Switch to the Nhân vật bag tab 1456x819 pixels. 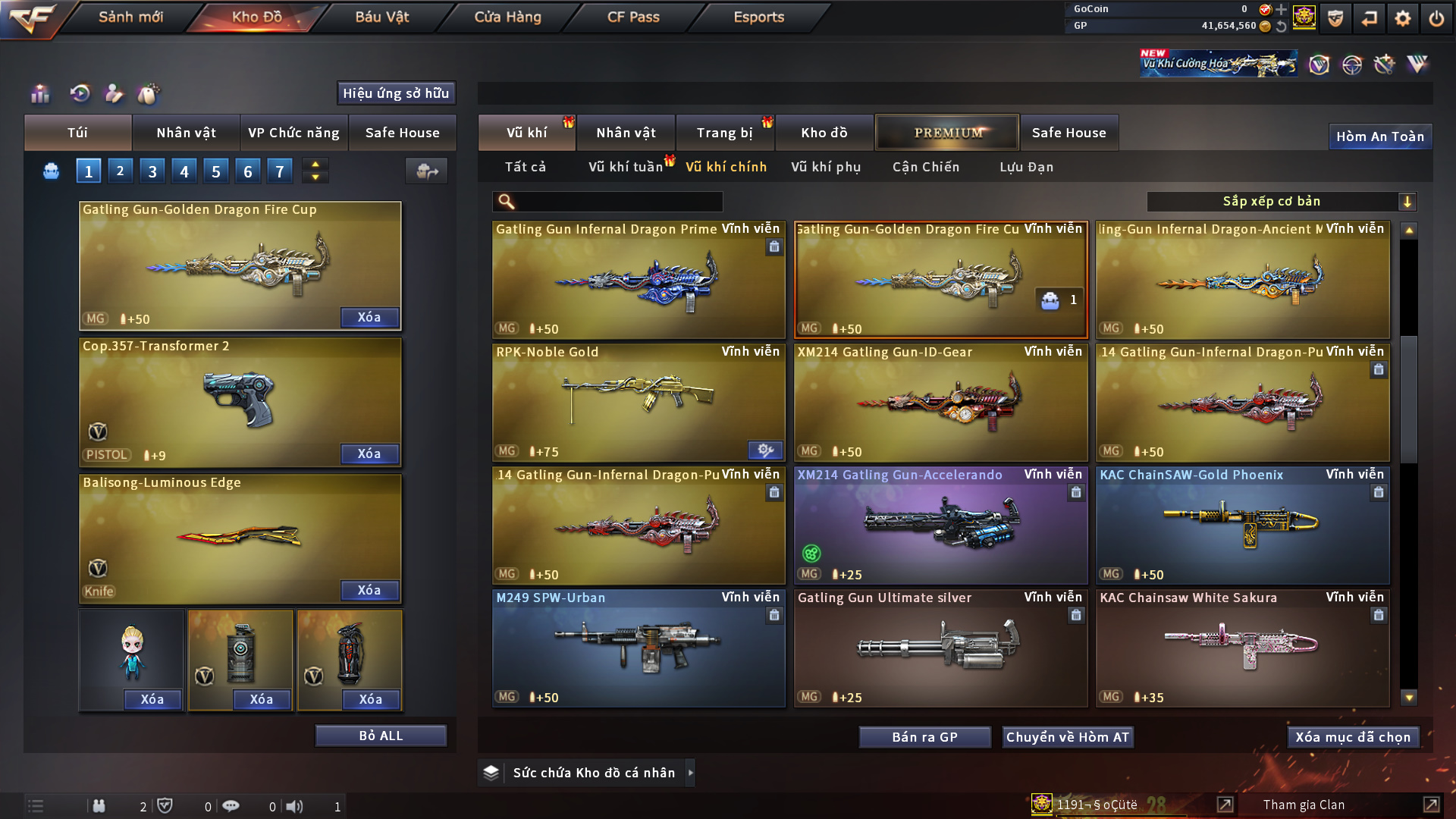tap(186, 133)
